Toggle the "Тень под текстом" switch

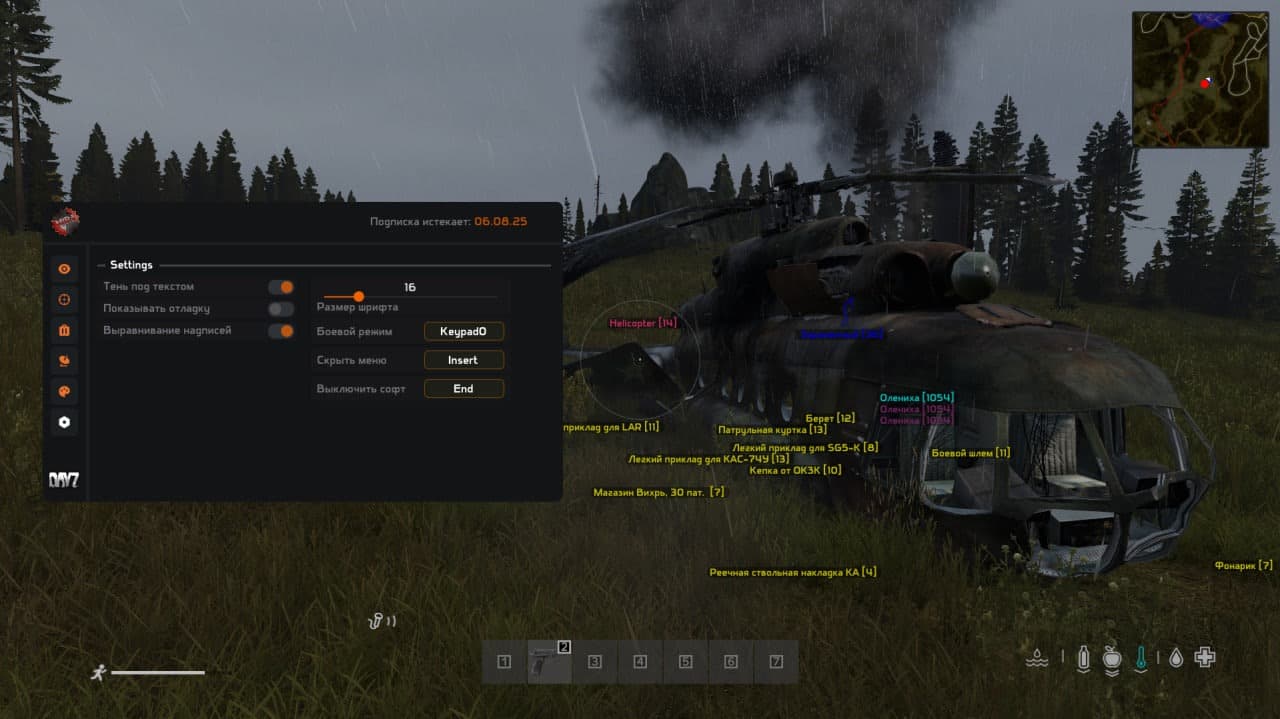pos(281,287)
